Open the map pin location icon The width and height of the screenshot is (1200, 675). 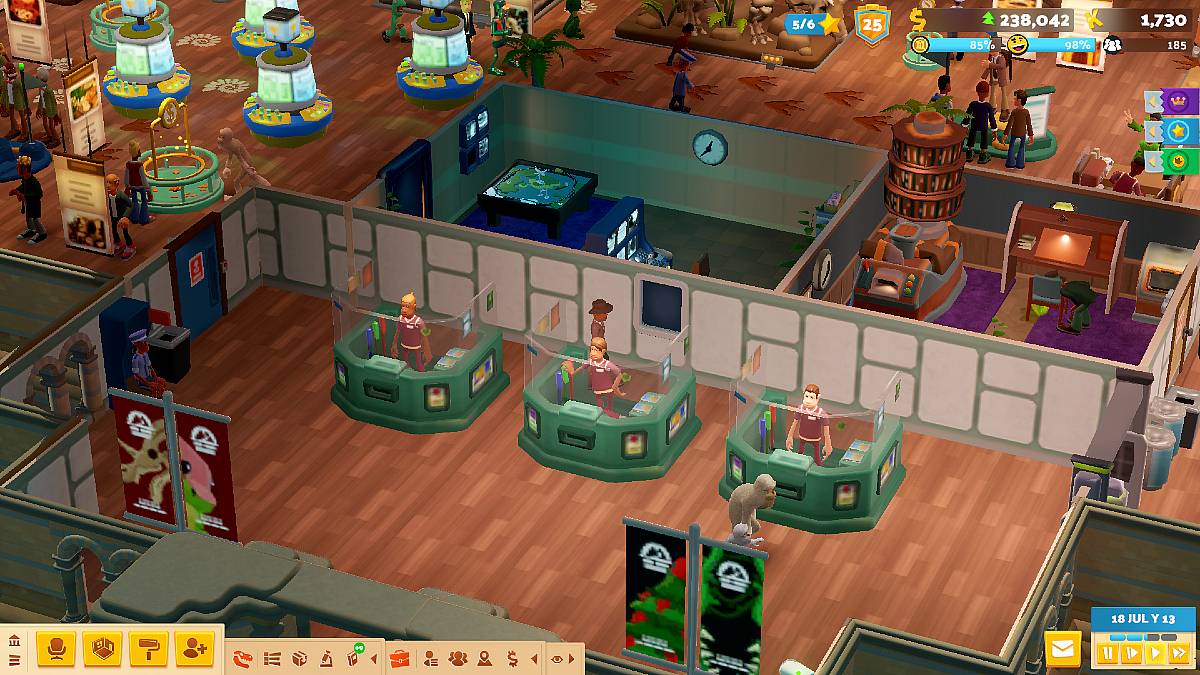[x=485, y=658]
